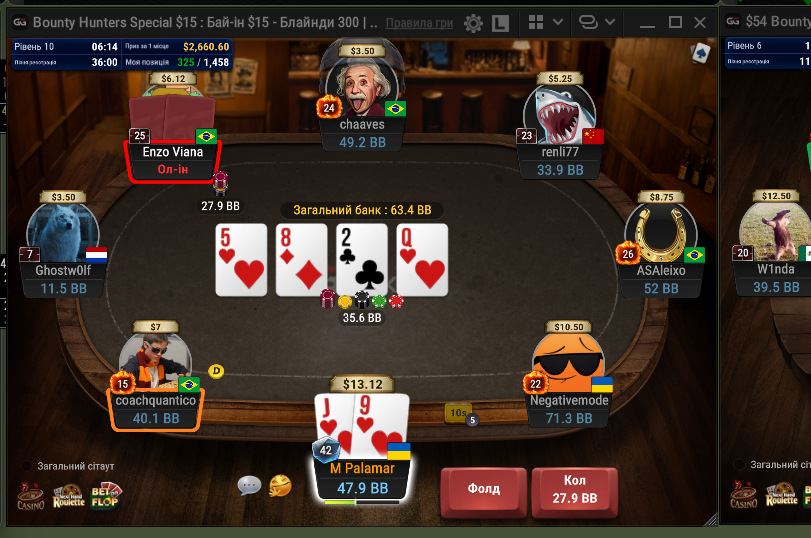Click Enzo Viana's all-in player panel
Viewport: 811px width, 538px height.
click(x=172, y=160)
